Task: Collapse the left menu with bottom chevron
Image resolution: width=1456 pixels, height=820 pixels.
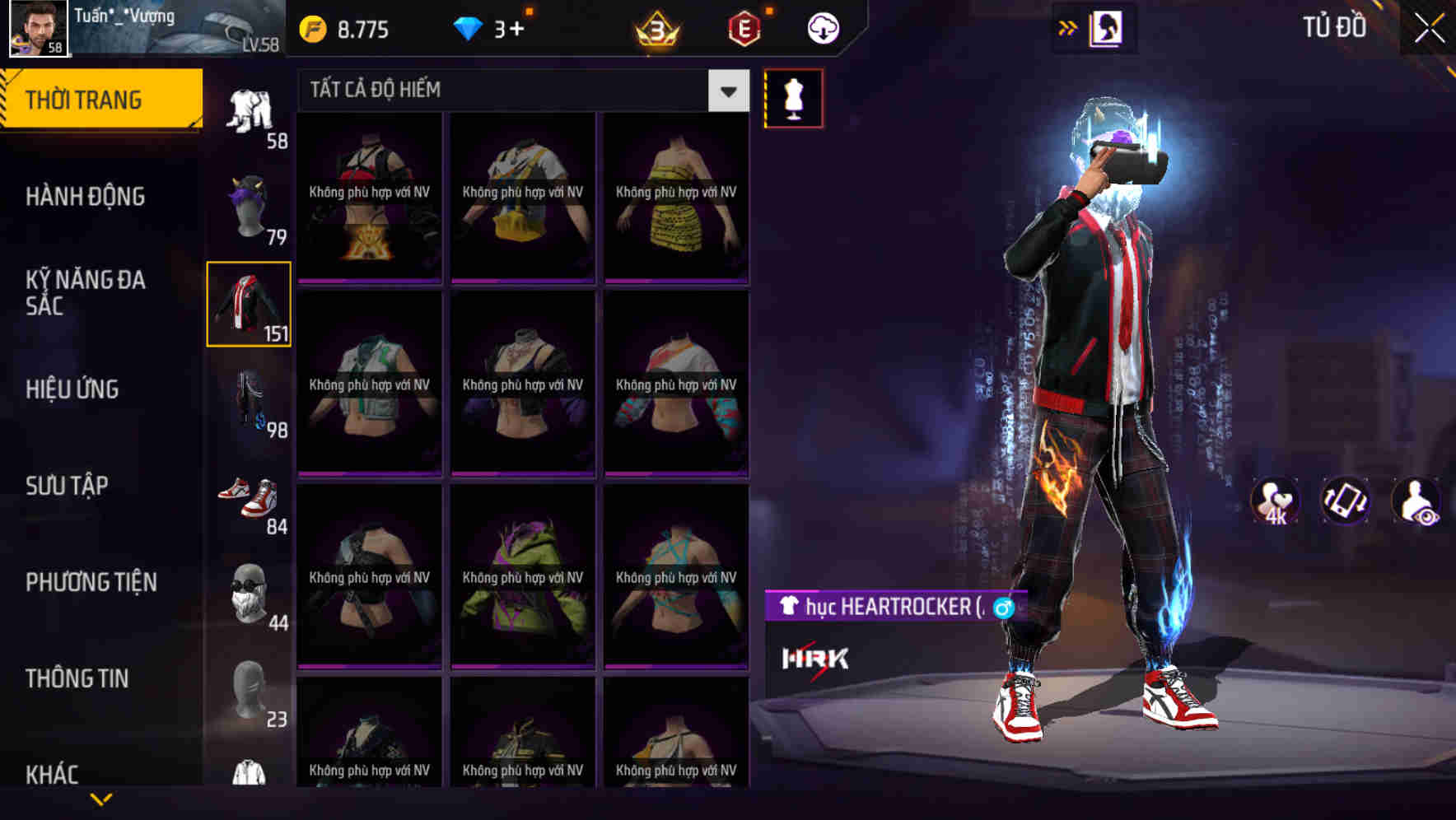Action: 100,797
